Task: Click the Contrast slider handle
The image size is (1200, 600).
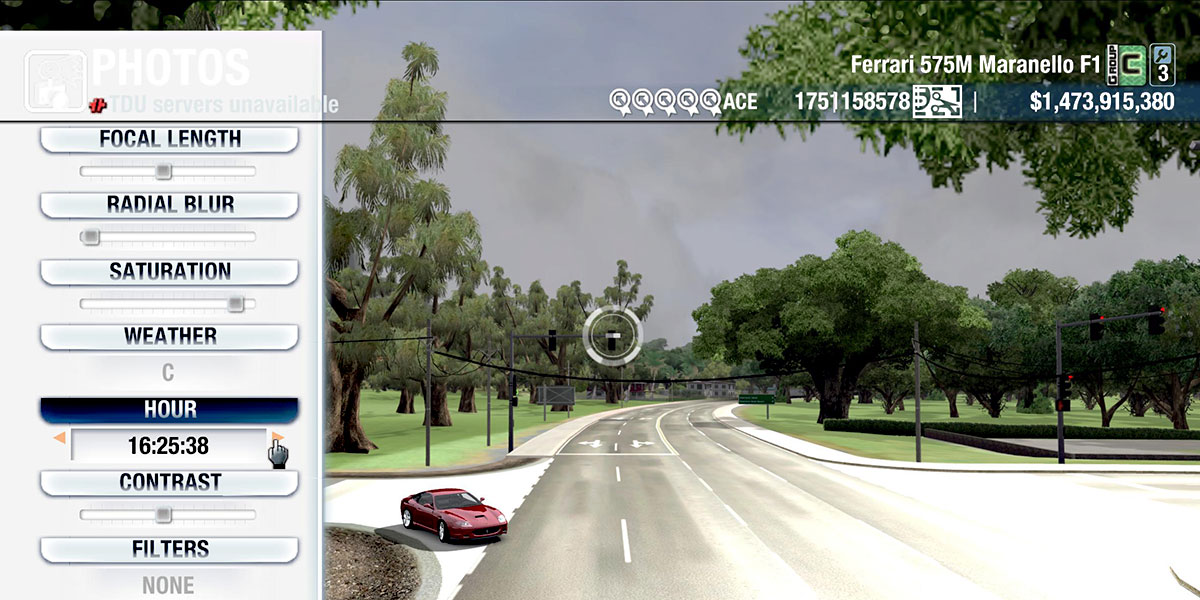Action: (x=163, y=515)
